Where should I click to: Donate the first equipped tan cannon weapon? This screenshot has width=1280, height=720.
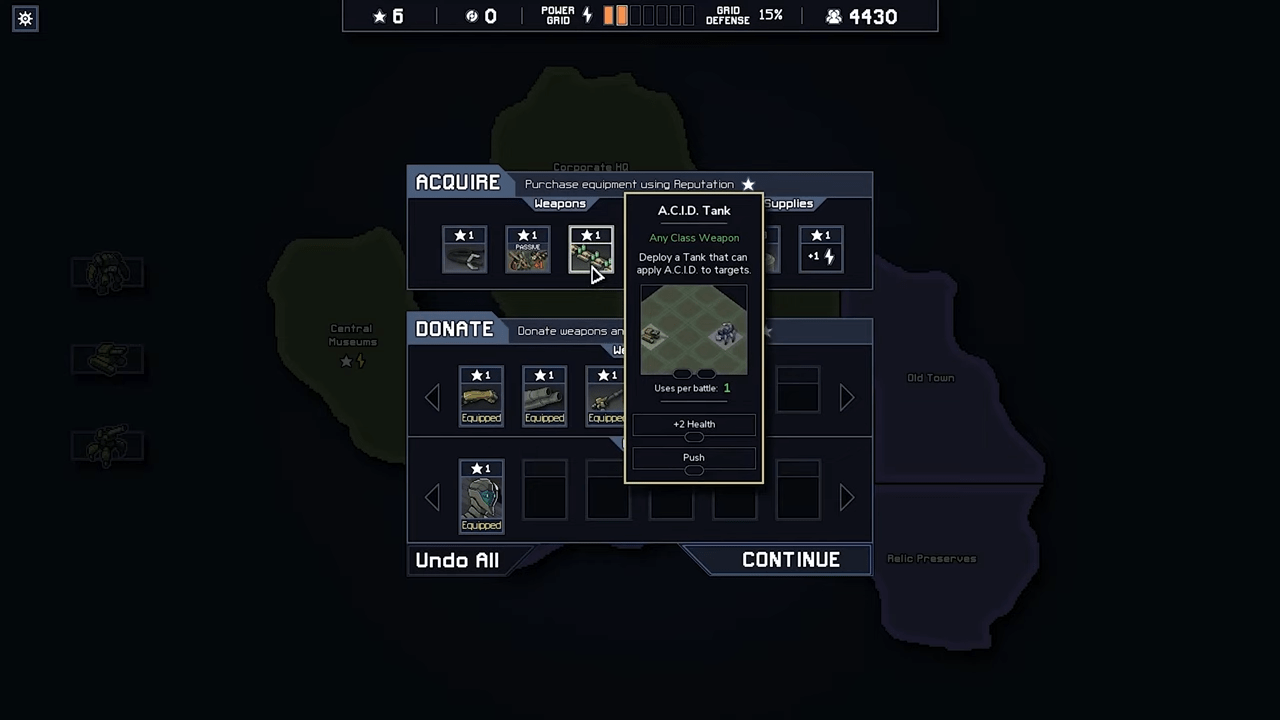pos(481,396)
